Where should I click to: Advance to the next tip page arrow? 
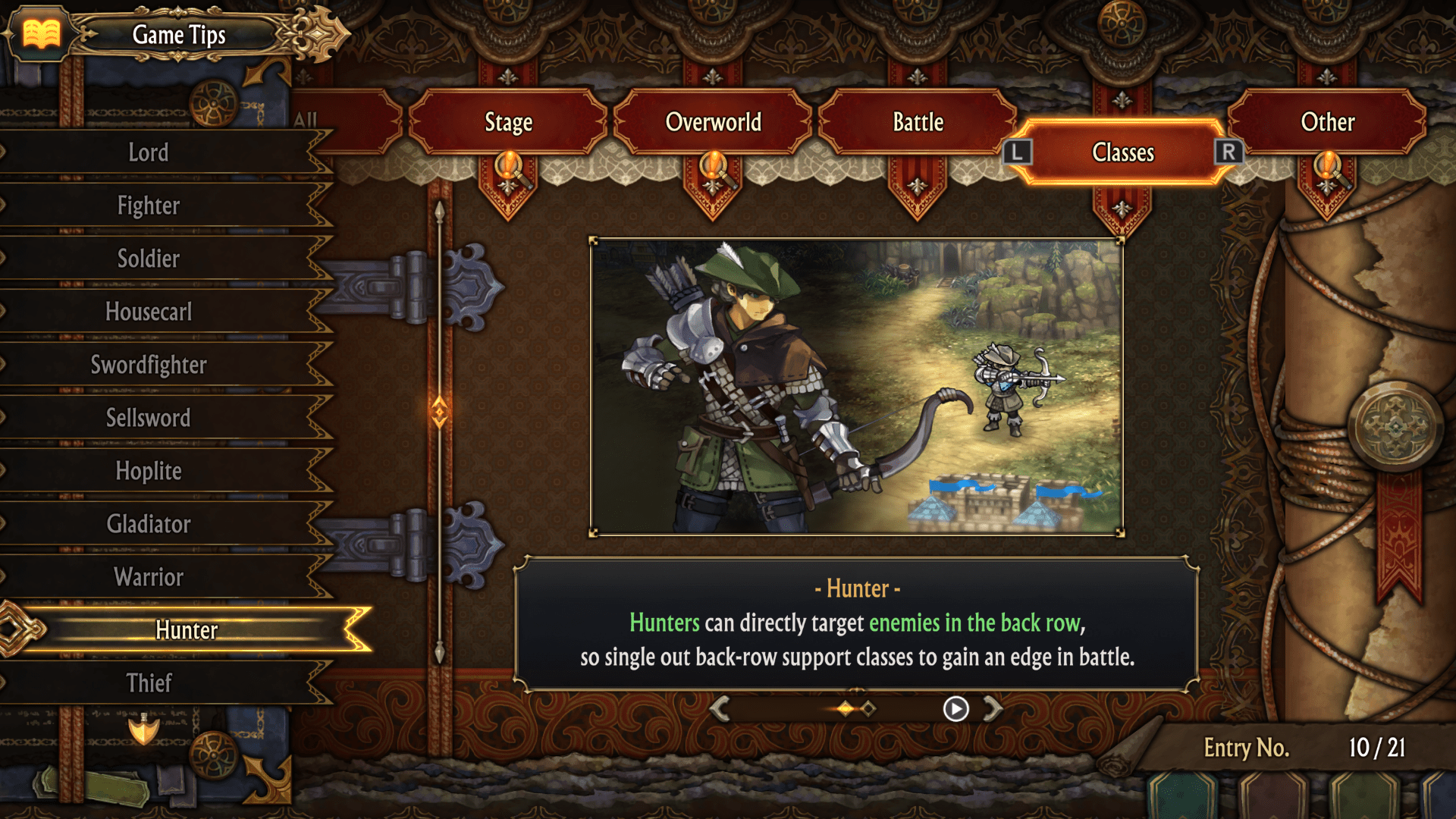pyautogui.click(x=993, y=709)
